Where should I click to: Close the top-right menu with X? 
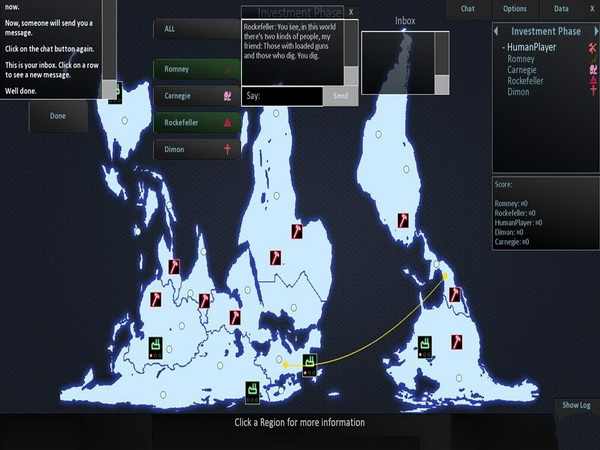pos(590,8)
